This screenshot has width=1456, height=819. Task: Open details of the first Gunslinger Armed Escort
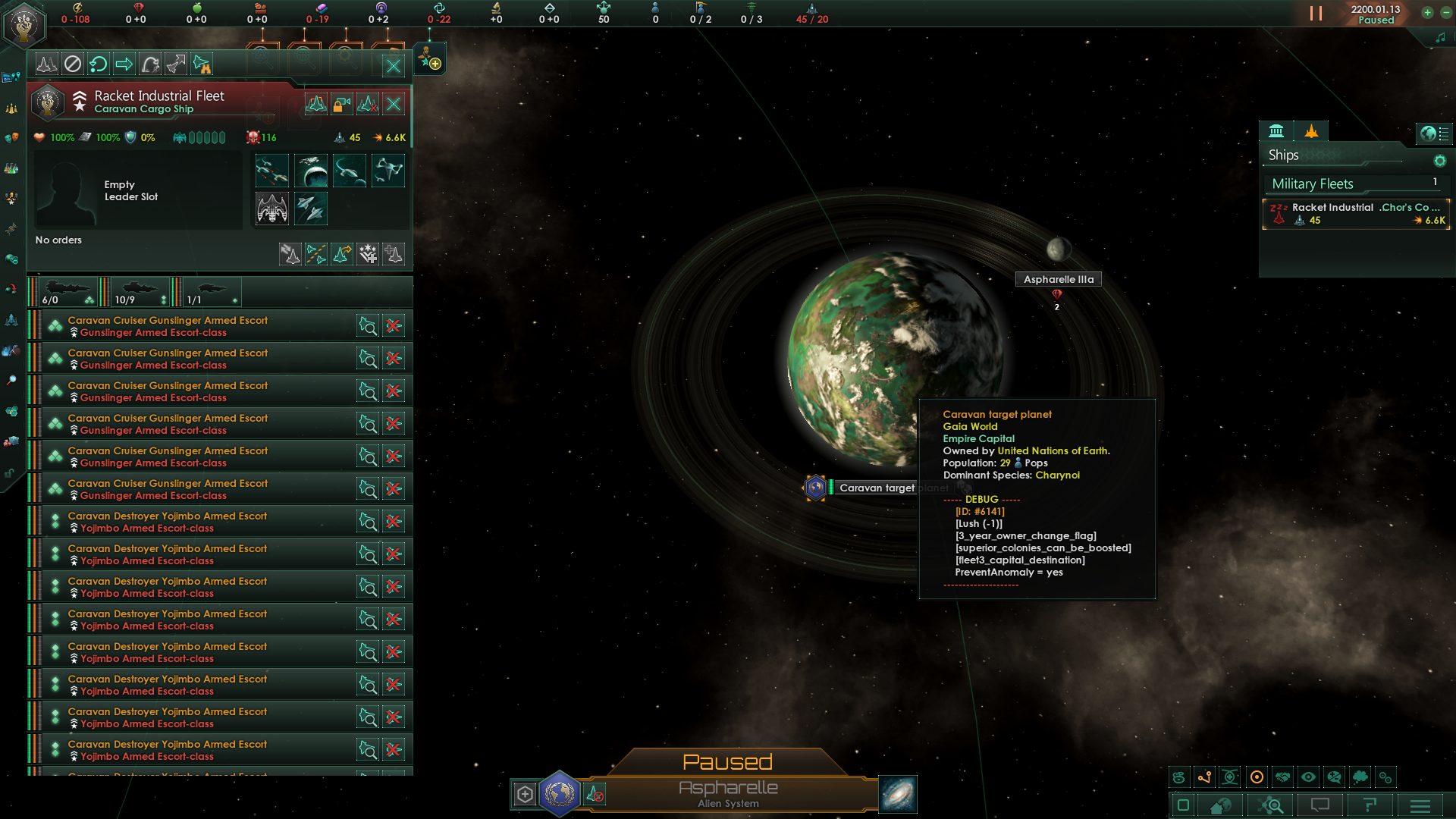point(369,325)
